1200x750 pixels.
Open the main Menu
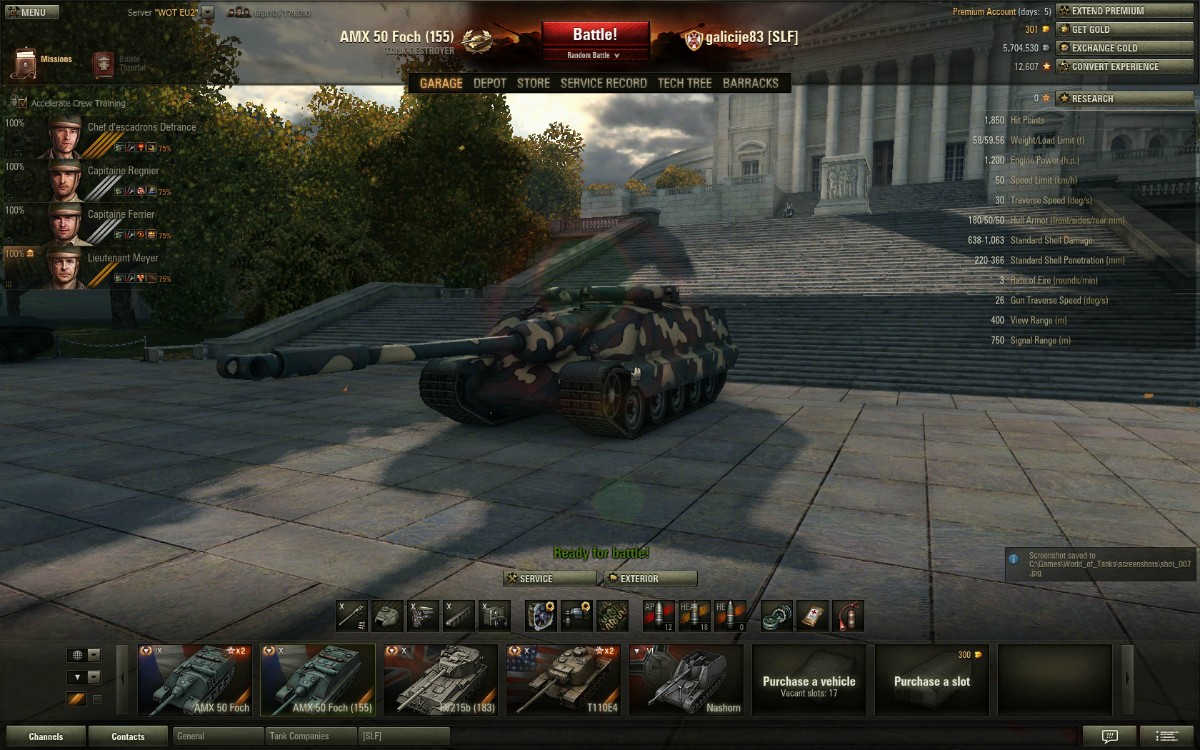click(x=26, y=12)
